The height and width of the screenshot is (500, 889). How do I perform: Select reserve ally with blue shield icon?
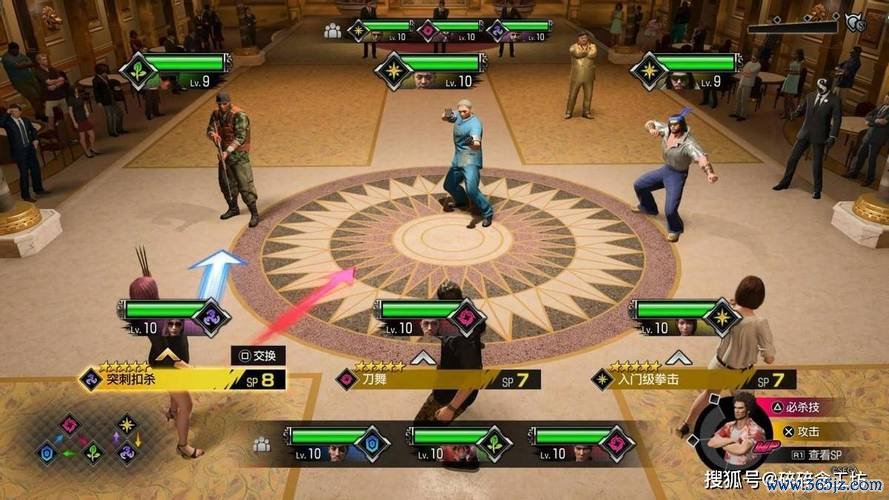click(x=328, y=441)
